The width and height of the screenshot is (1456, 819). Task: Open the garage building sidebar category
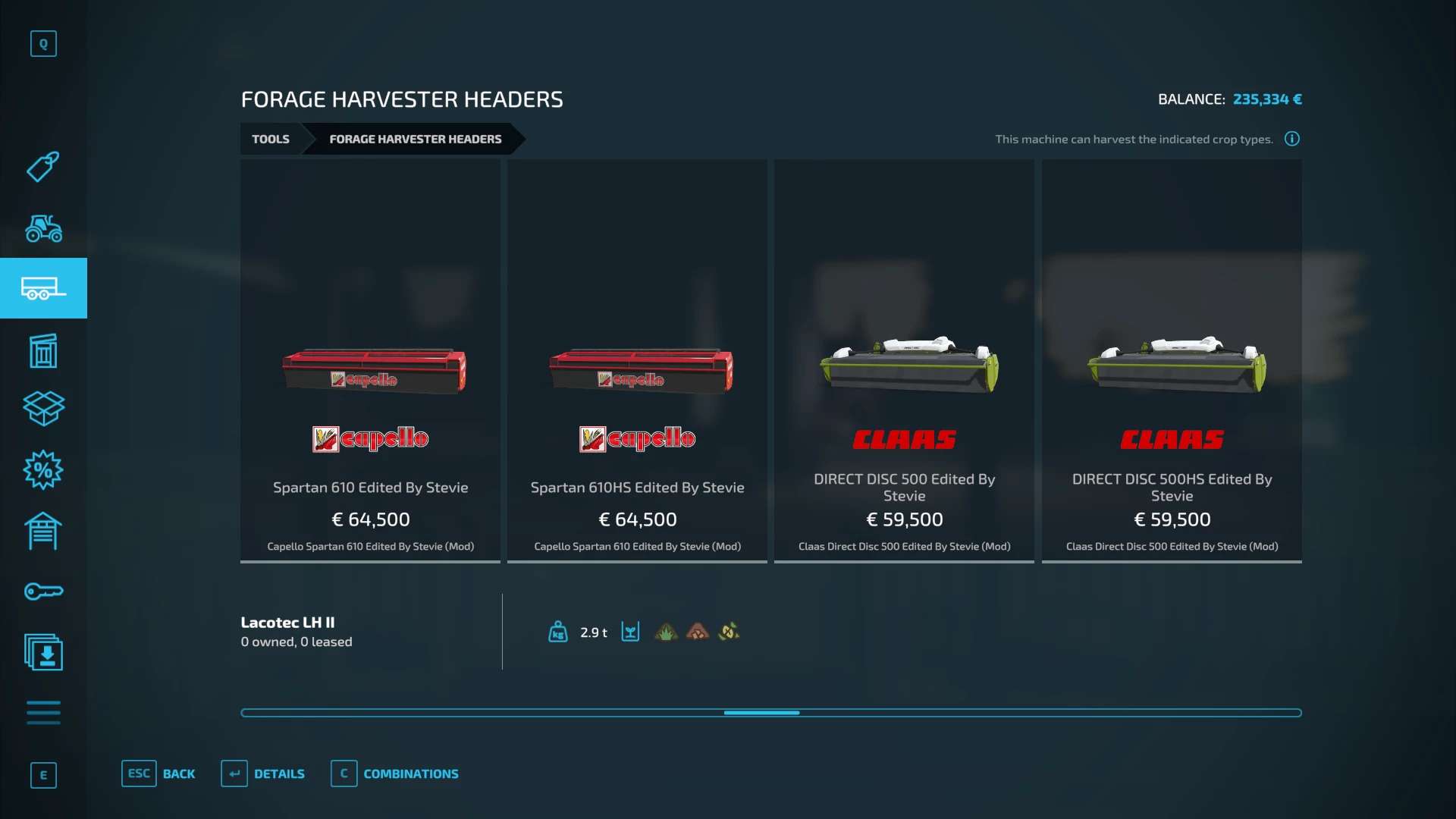[43, 531]
